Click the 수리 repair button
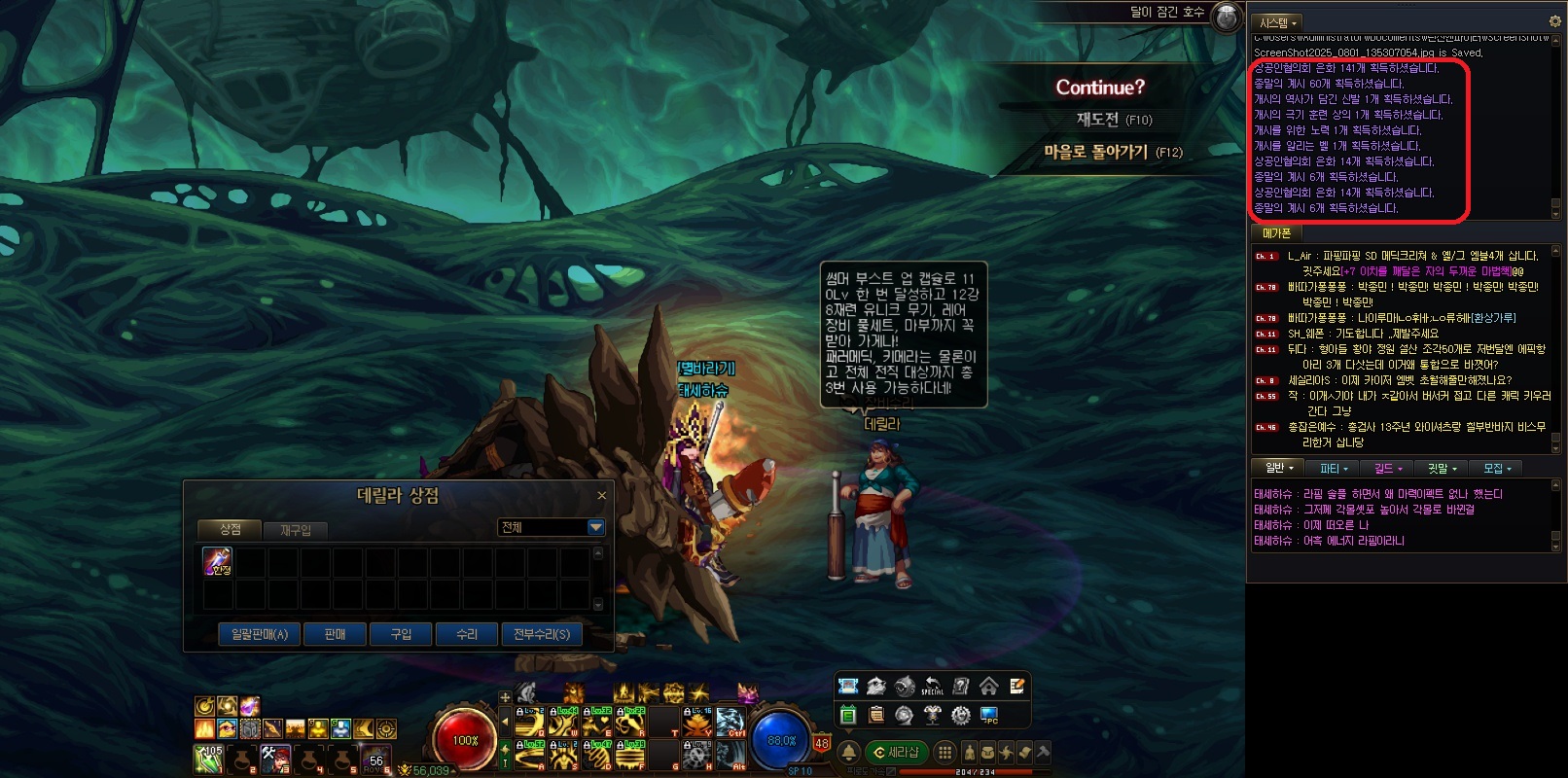Screen dimensions: 1568x778 [x=467, y=634]
